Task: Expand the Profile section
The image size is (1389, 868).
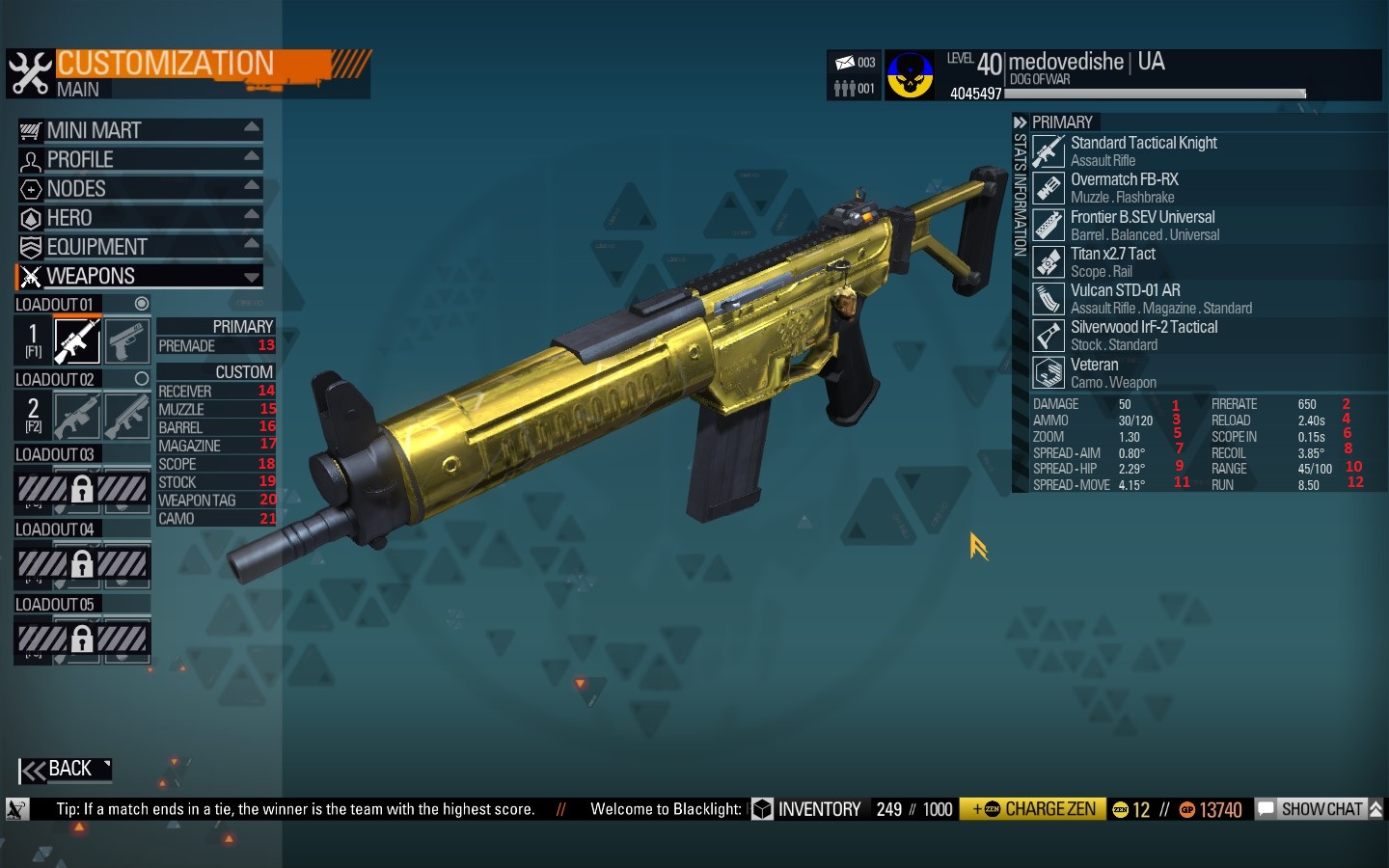Action: pos(139,159)
